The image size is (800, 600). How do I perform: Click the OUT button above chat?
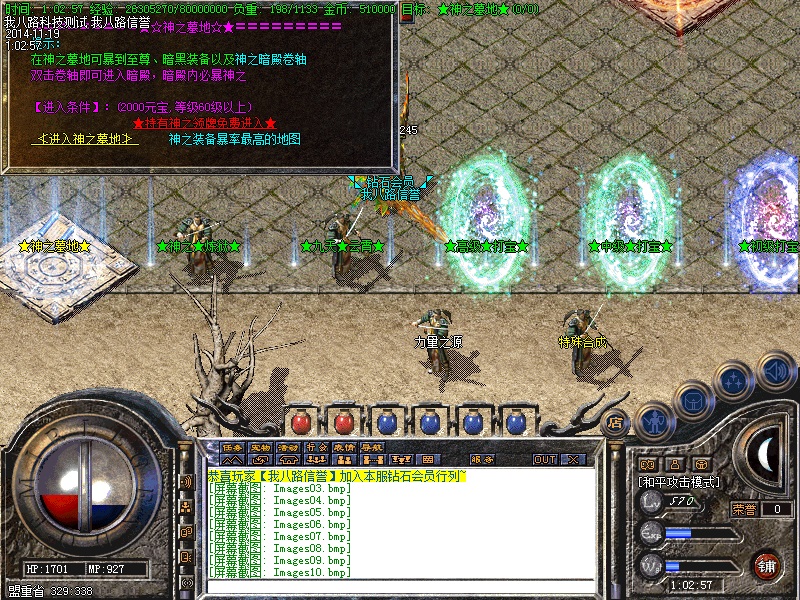544,459
